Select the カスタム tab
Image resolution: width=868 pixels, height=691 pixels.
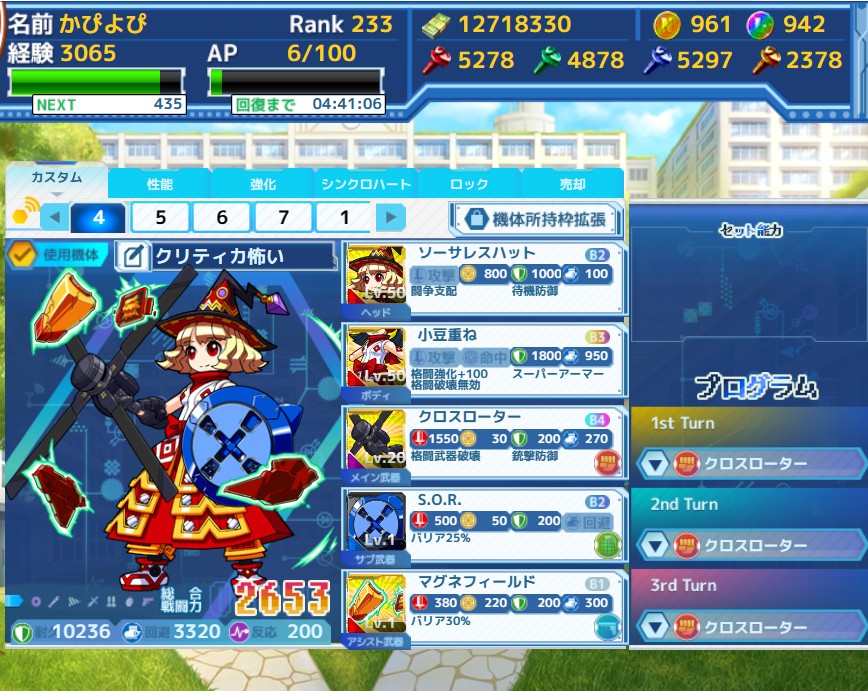(56, 178)
